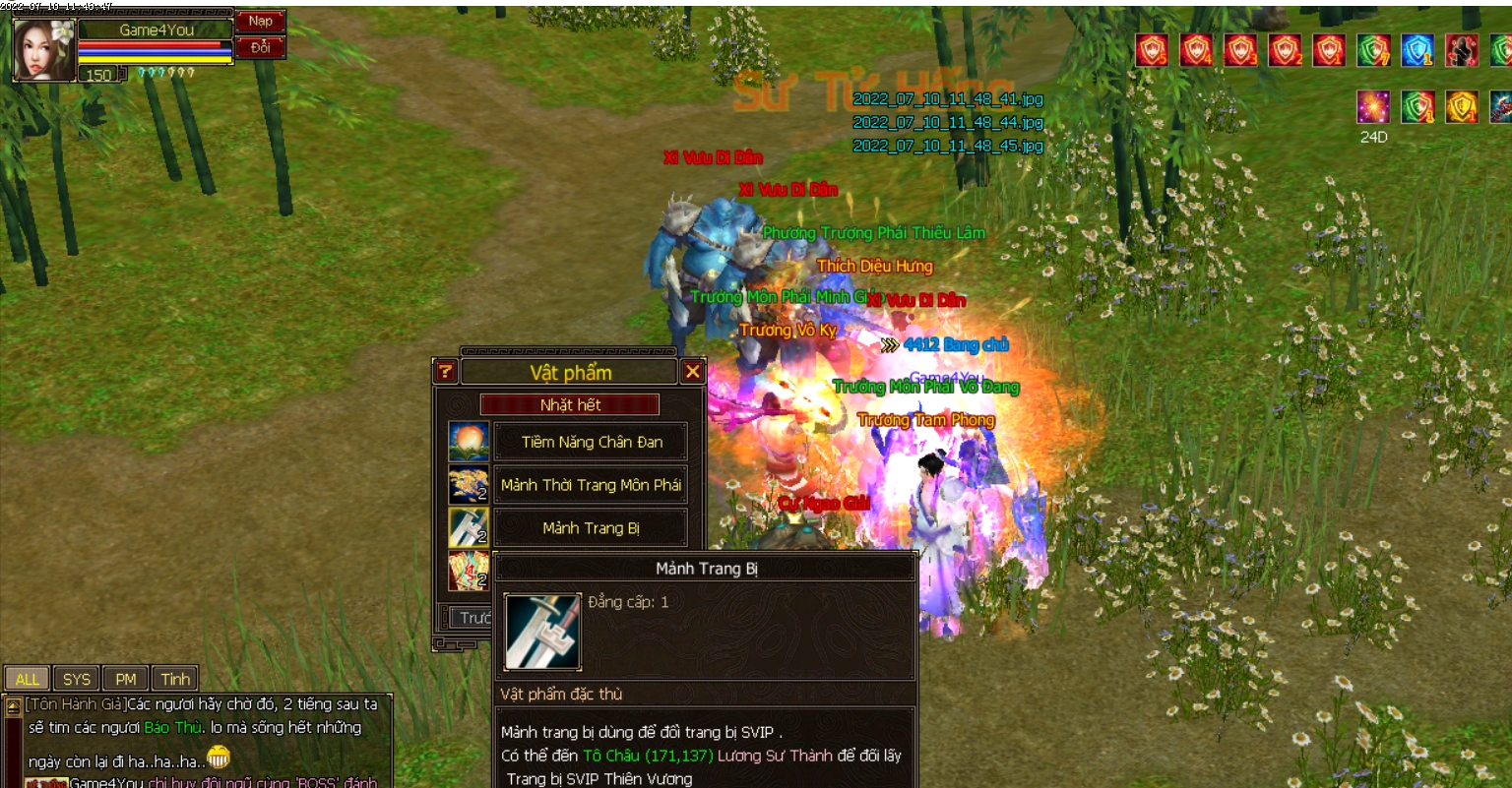Check the purple firework buff icon
Viewport: 1512px width, 788px height.
[1373, 106]
